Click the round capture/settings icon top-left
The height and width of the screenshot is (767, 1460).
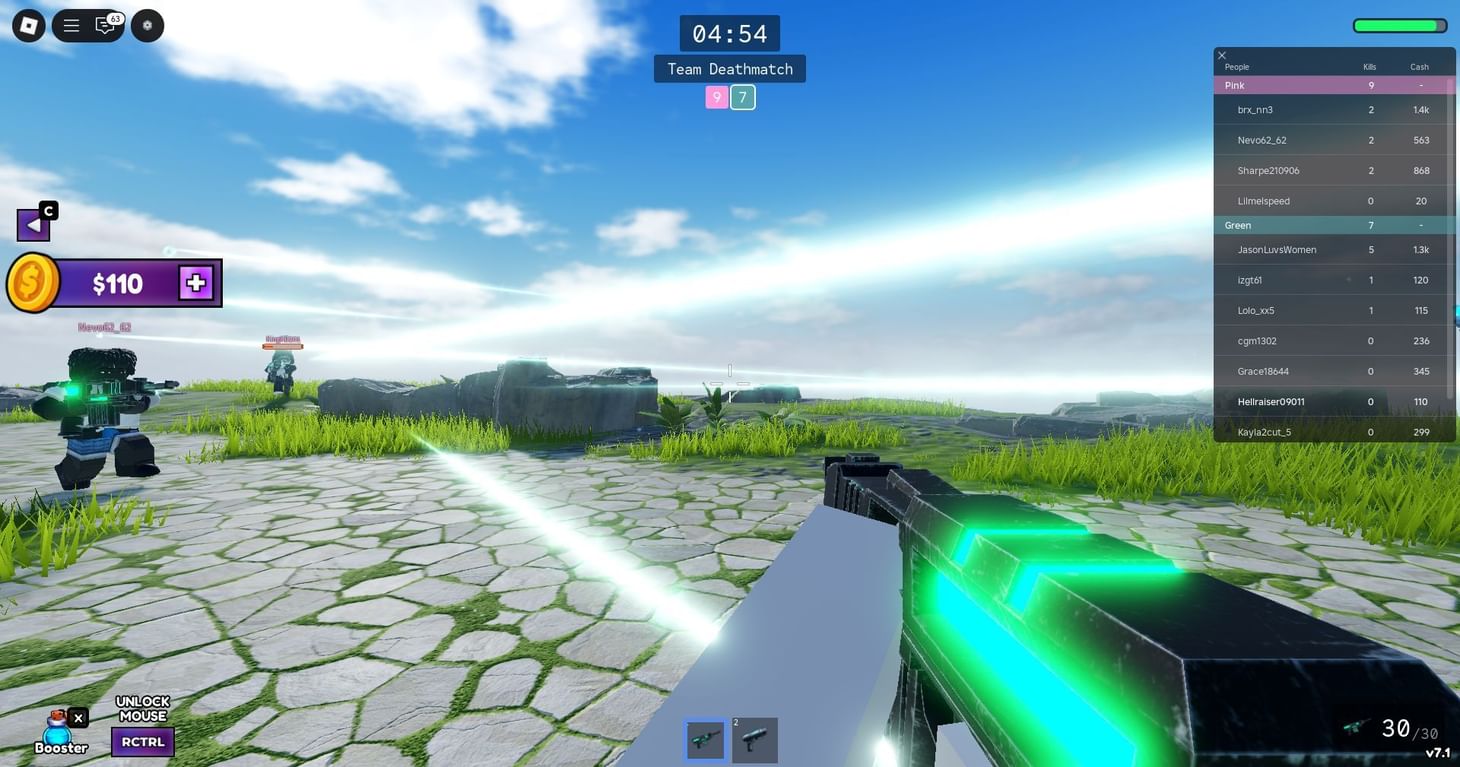146,24
